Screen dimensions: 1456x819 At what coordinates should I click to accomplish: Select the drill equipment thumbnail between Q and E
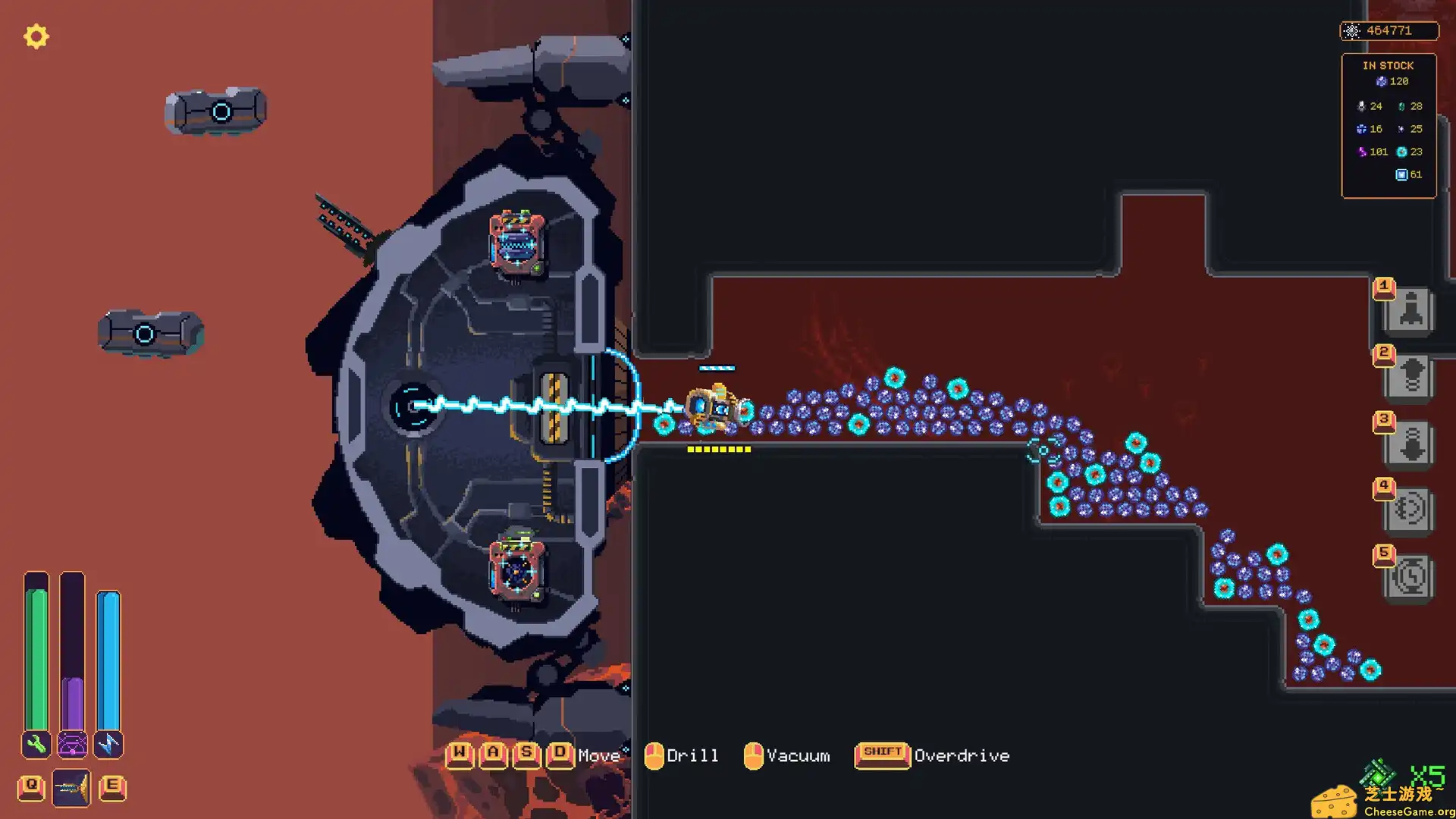(72, 787)
